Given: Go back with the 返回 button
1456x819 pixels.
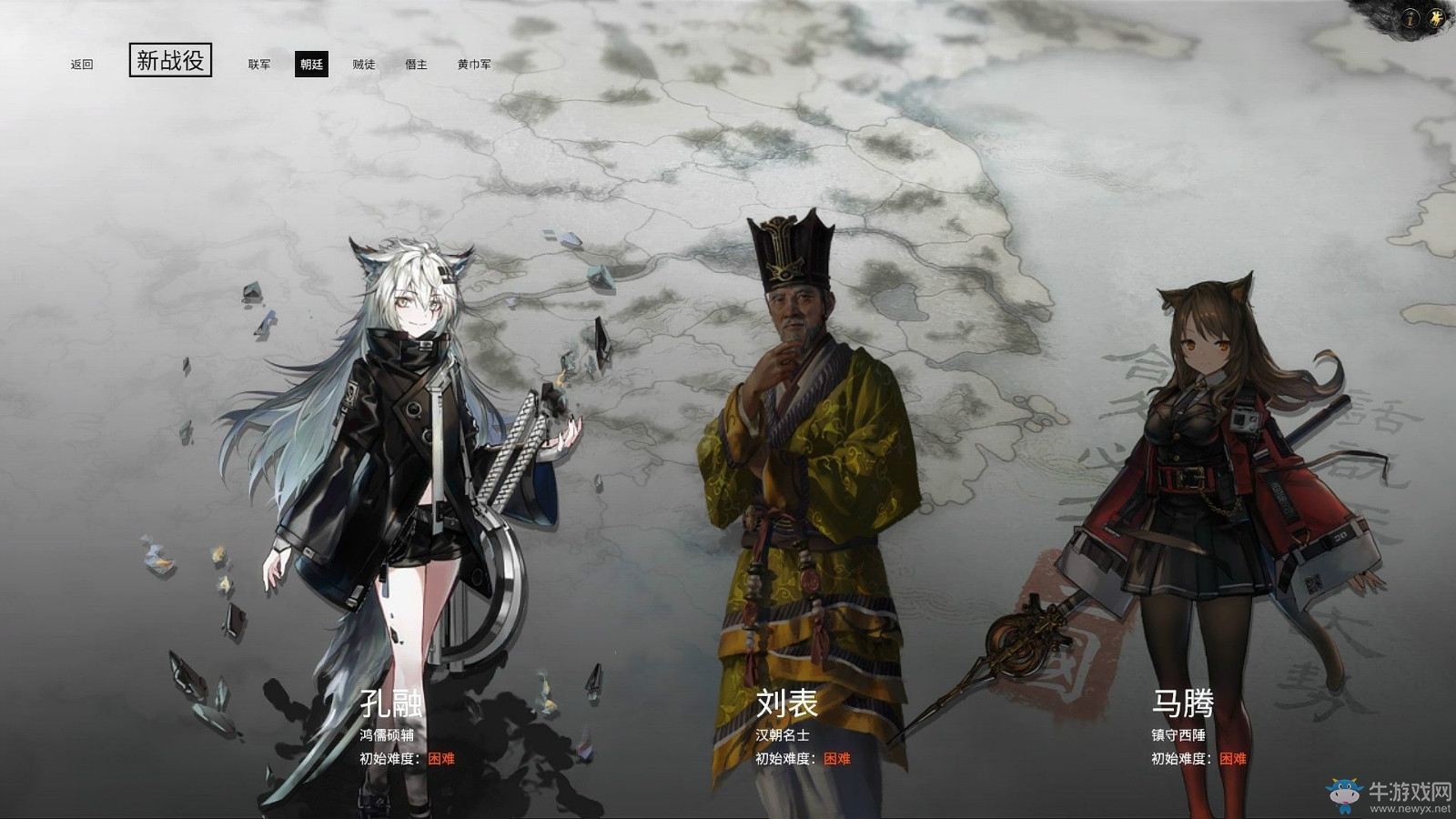Looking at the screenshot, I should click(x=82, y=65).
